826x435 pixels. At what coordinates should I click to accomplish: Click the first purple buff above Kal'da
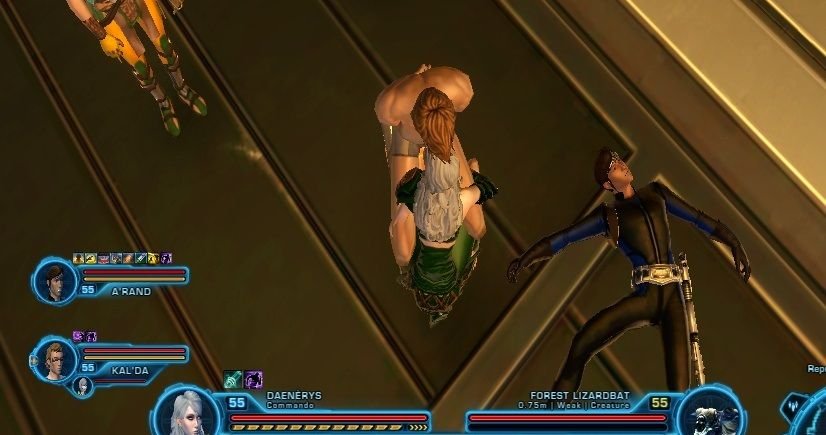click(78, 336)
